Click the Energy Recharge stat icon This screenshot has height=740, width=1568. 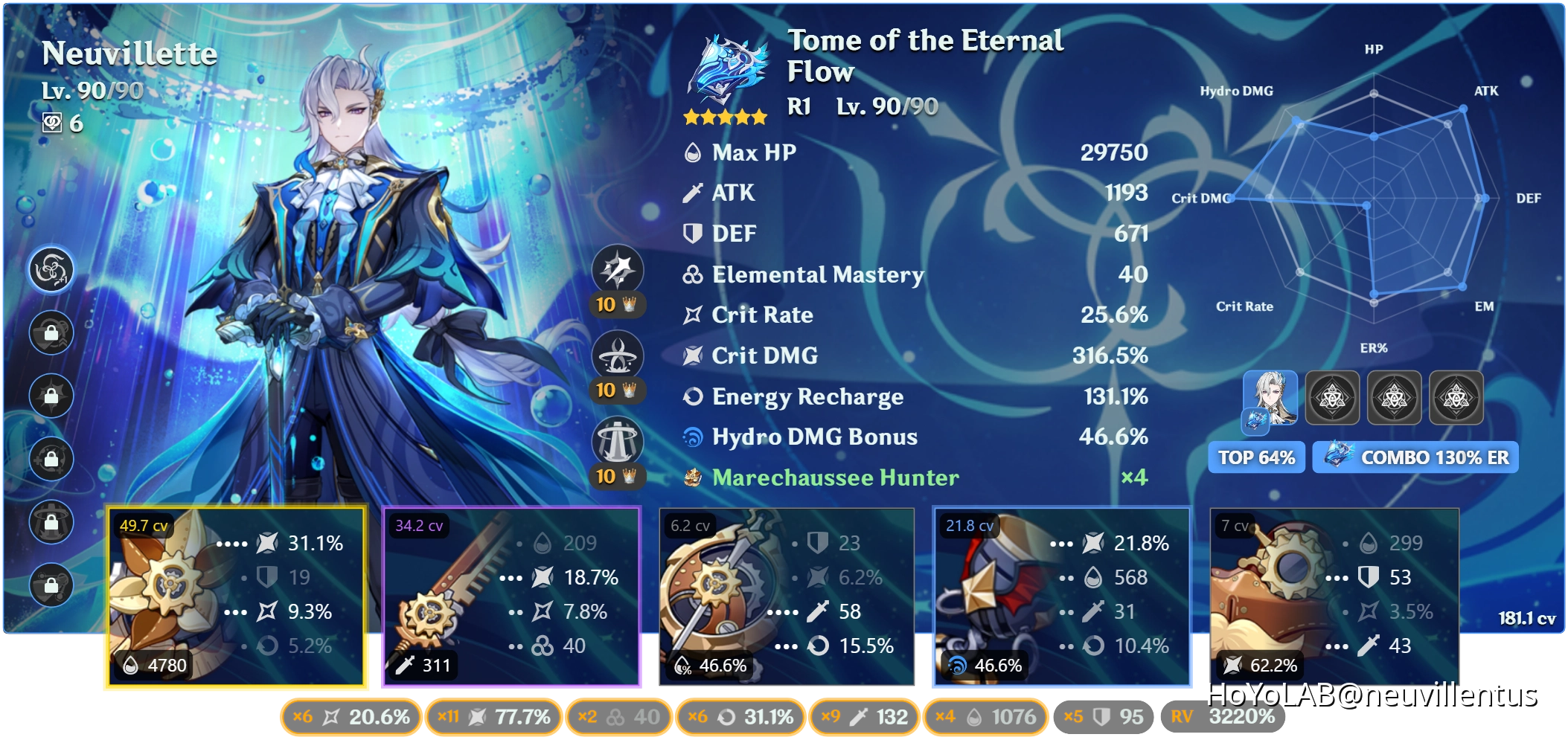(693, 397)
